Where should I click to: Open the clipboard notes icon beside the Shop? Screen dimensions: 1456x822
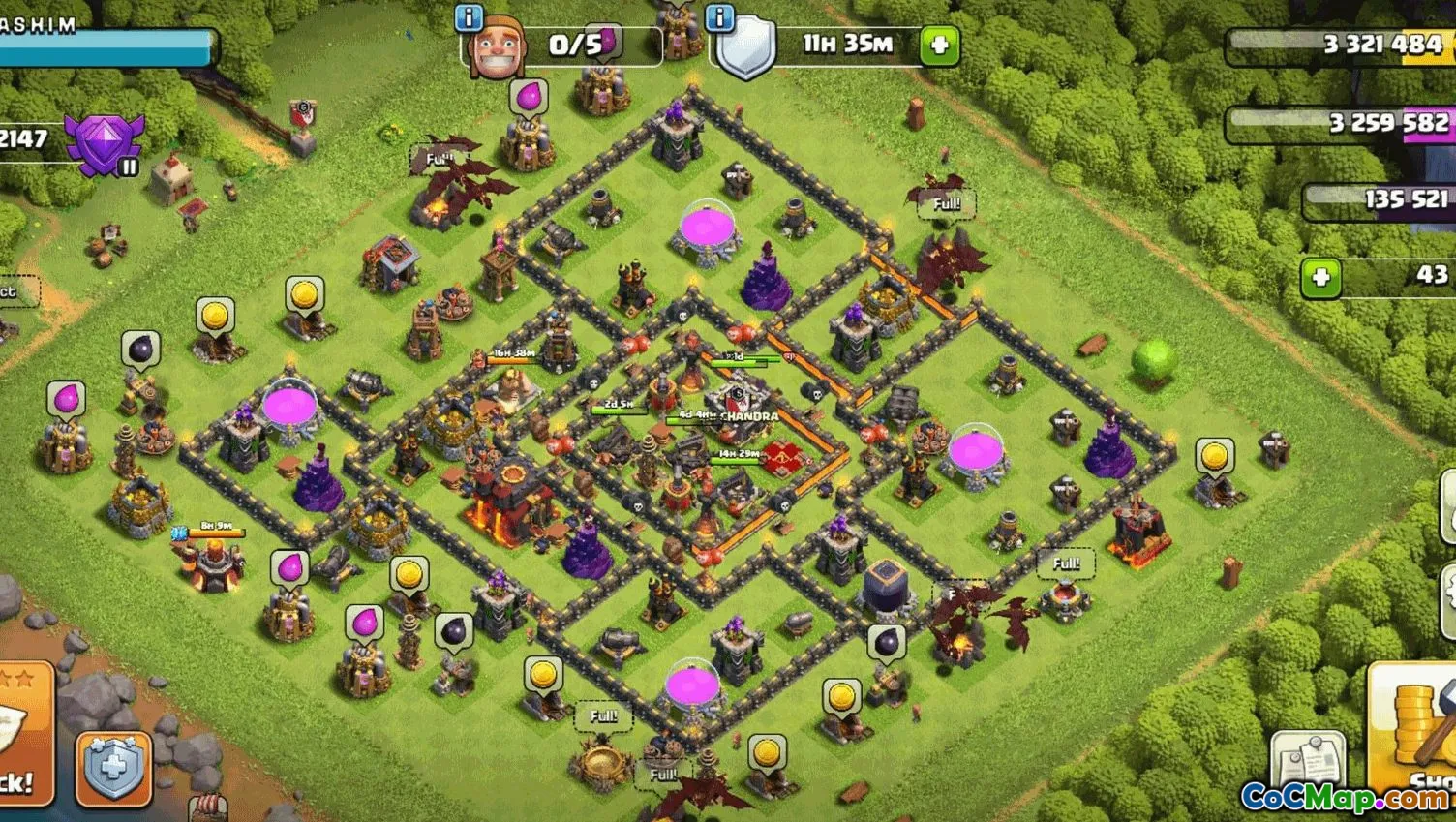1307,760
